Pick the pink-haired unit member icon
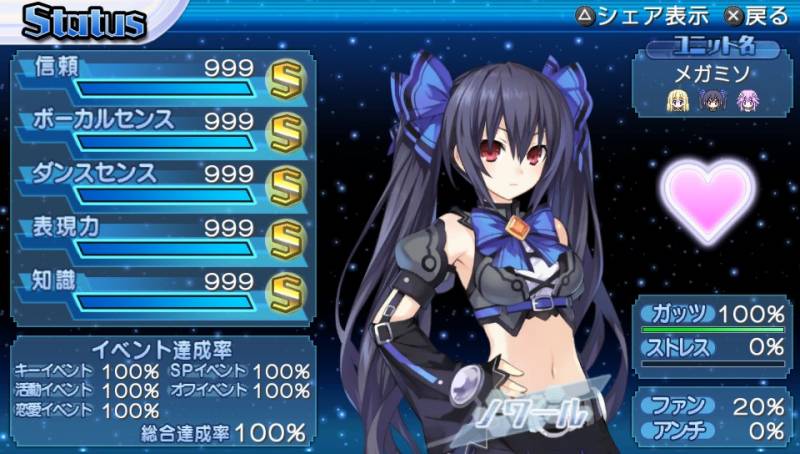 [x=747, y=99]
